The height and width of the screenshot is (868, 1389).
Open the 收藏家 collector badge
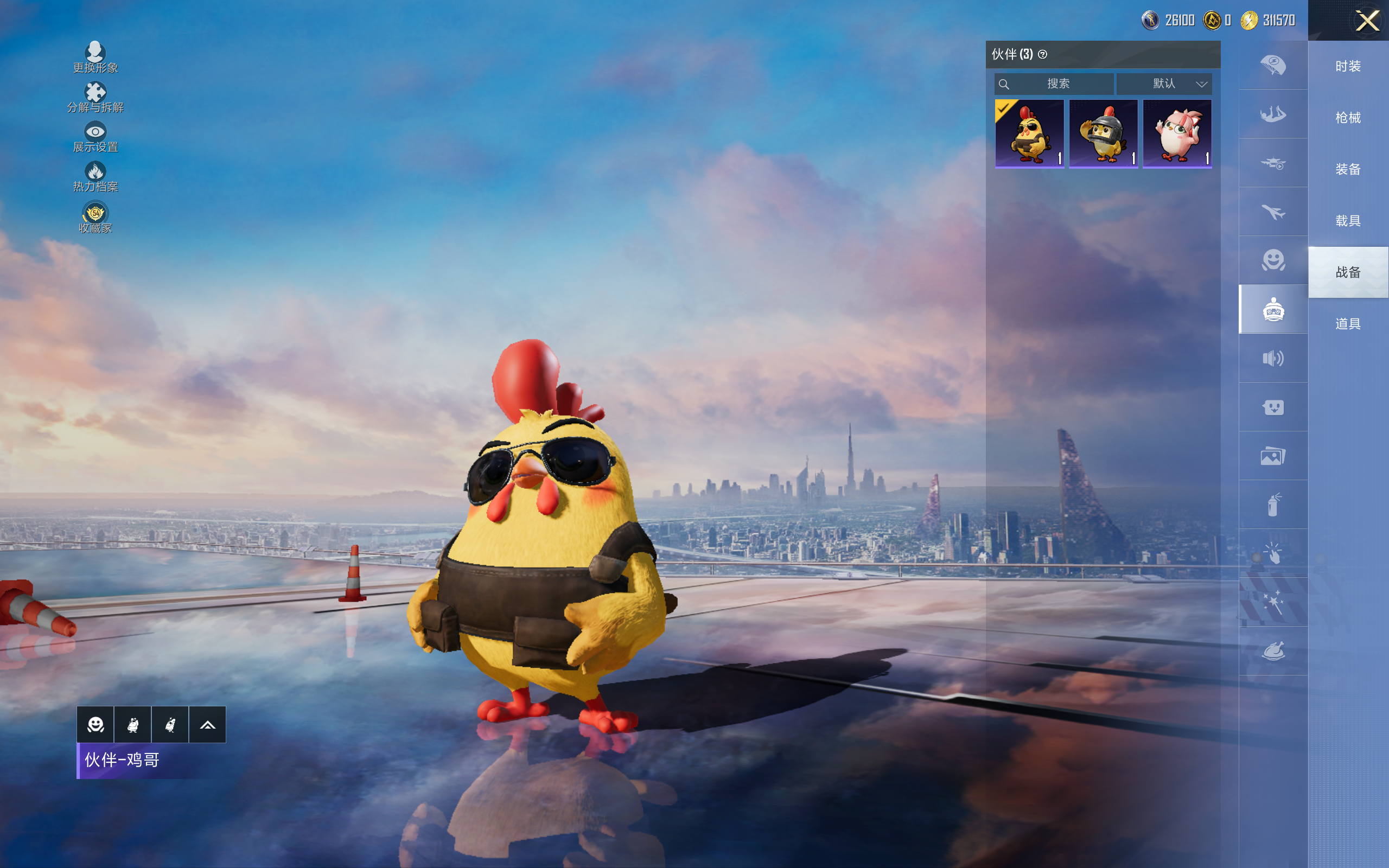tap(95, 217)
